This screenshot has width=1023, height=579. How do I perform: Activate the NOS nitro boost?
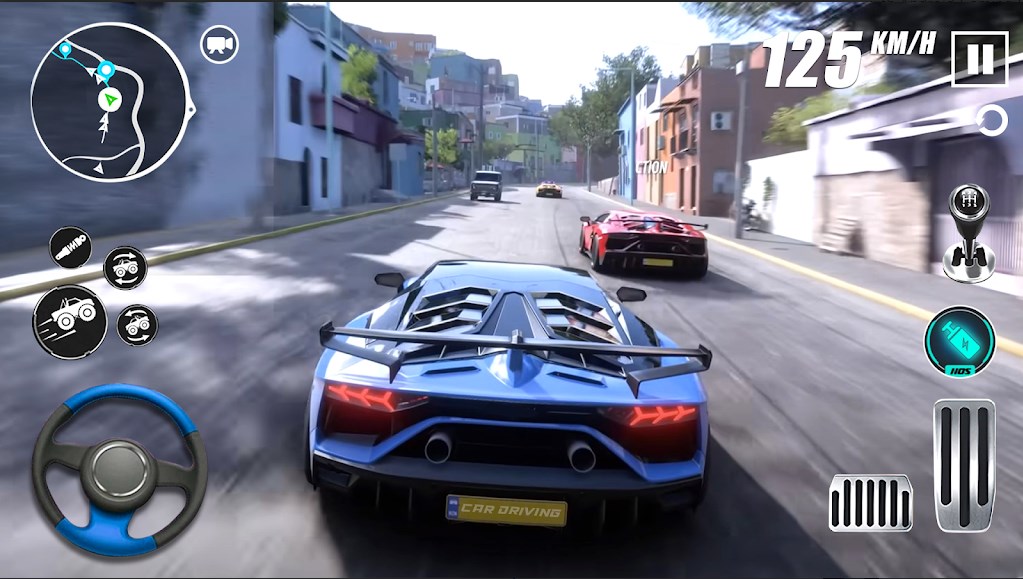tap(959, 342)
